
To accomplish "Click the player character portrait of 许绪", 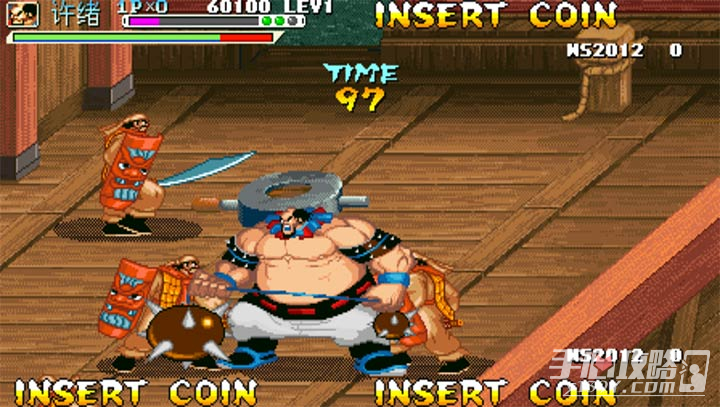I will click(x=27, y=13).
